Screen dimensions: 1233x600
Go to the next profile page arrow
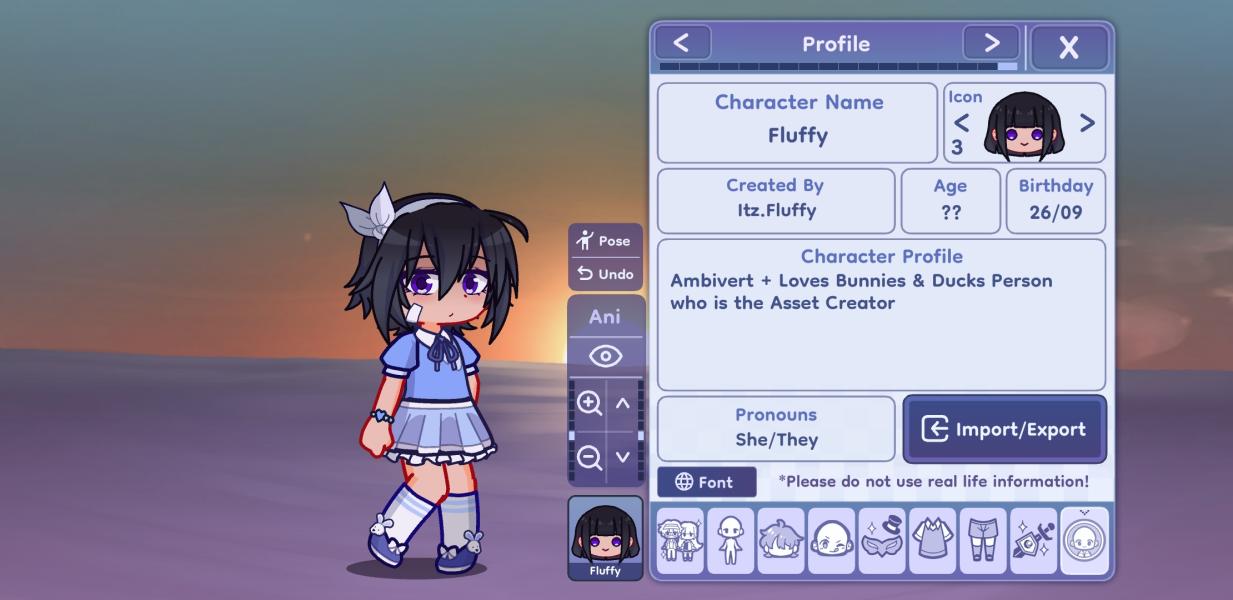pyautogui.click(x=990, y=43)
